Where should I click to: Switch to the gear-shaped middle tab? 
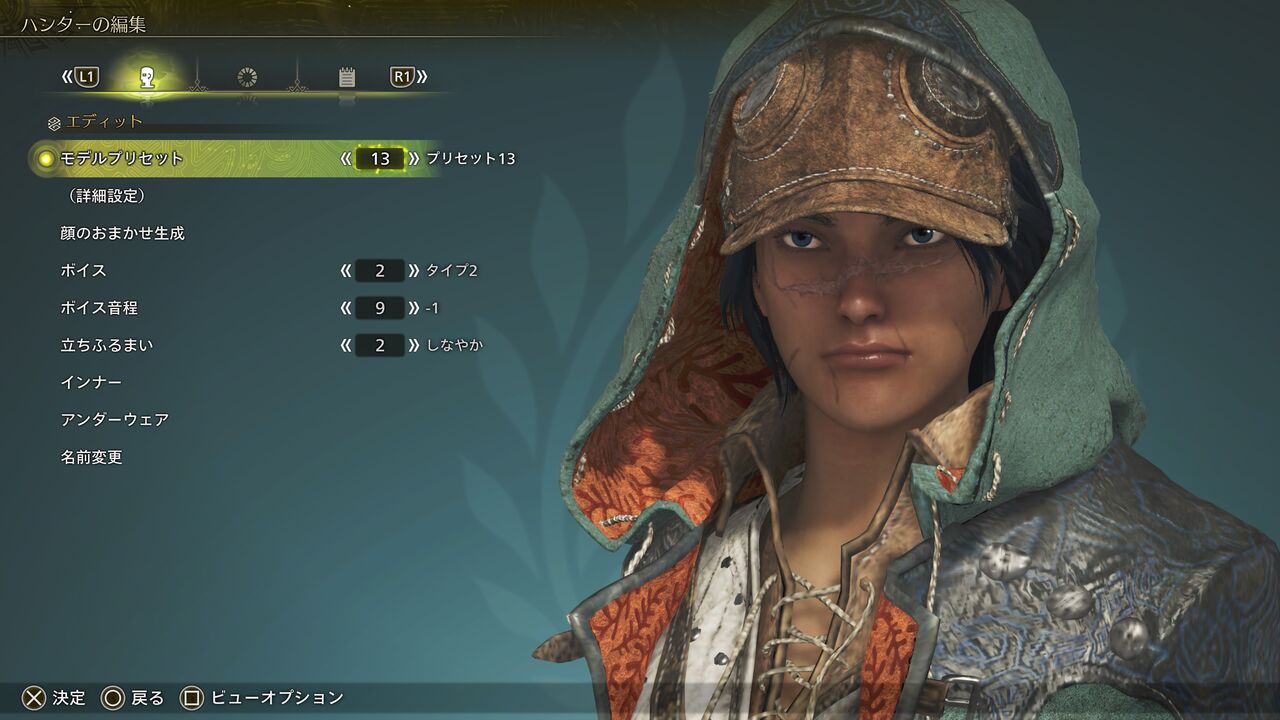click(247, 77)
